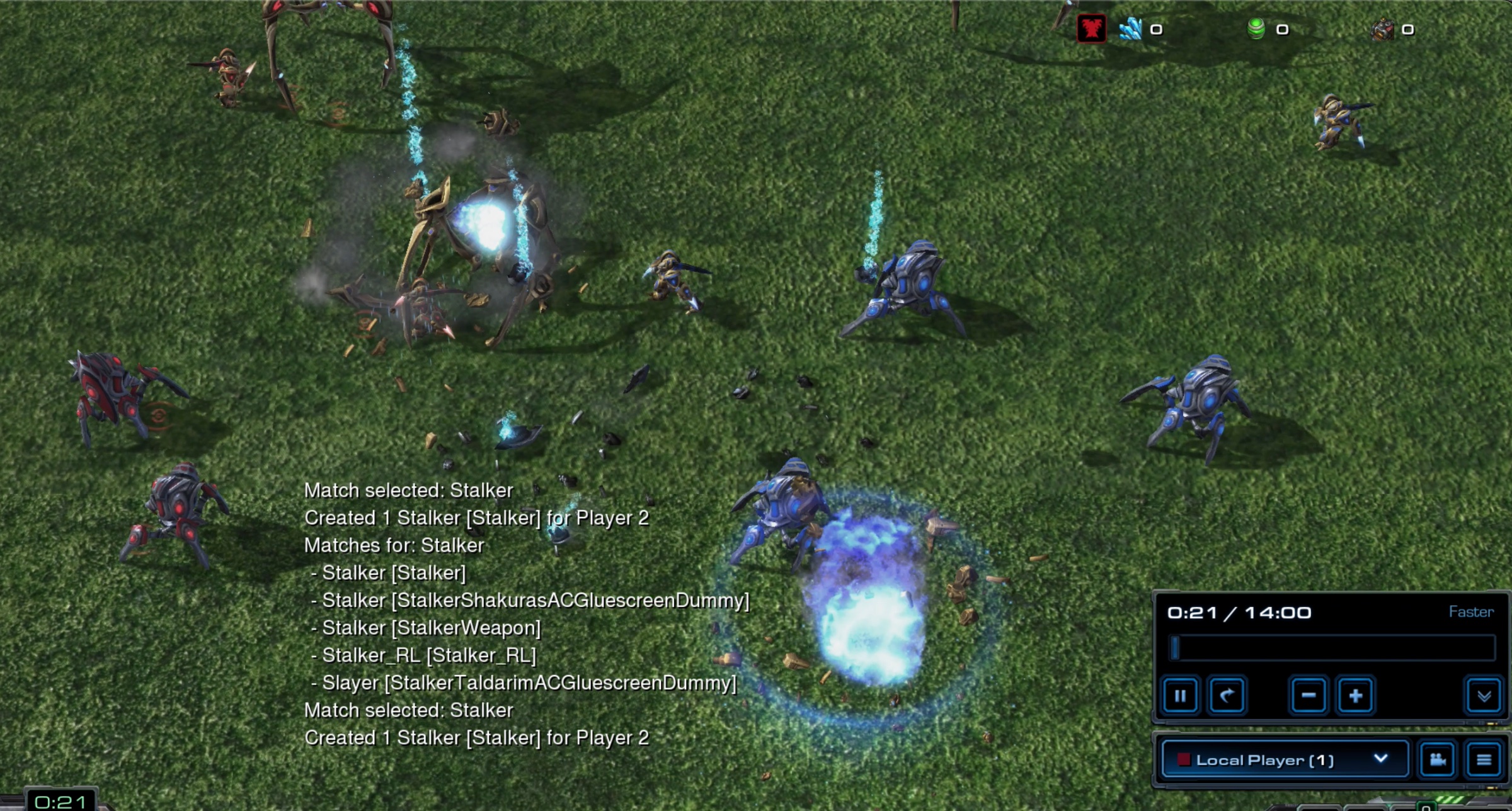Open the replay options list menu
Screen dimensions: 1512x811
coord(1484,759)
